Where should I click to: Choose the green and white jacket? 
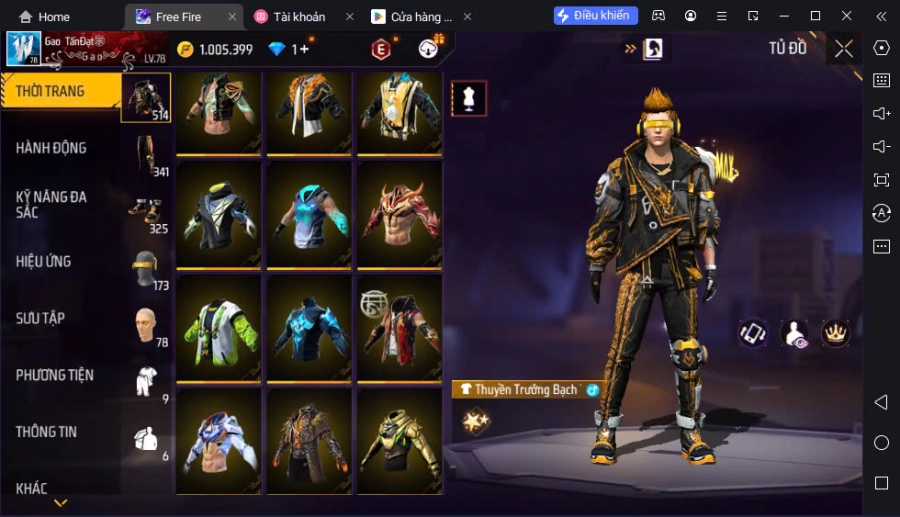point(219,326)
